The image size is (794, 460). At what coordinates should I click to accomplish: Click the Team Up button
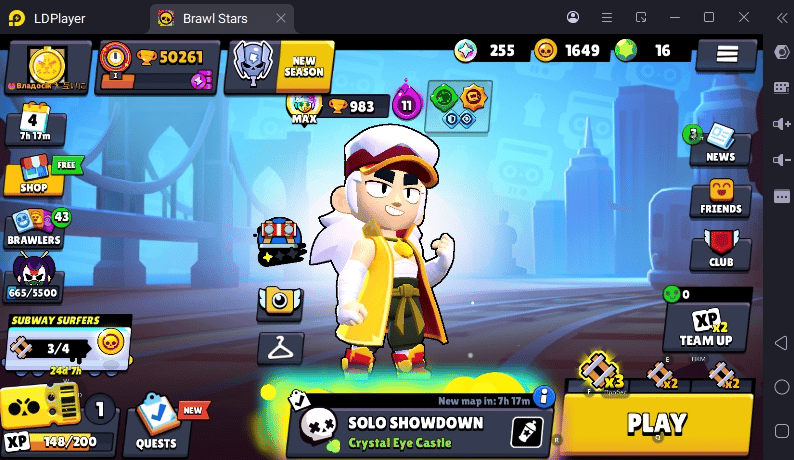point(706,324)
